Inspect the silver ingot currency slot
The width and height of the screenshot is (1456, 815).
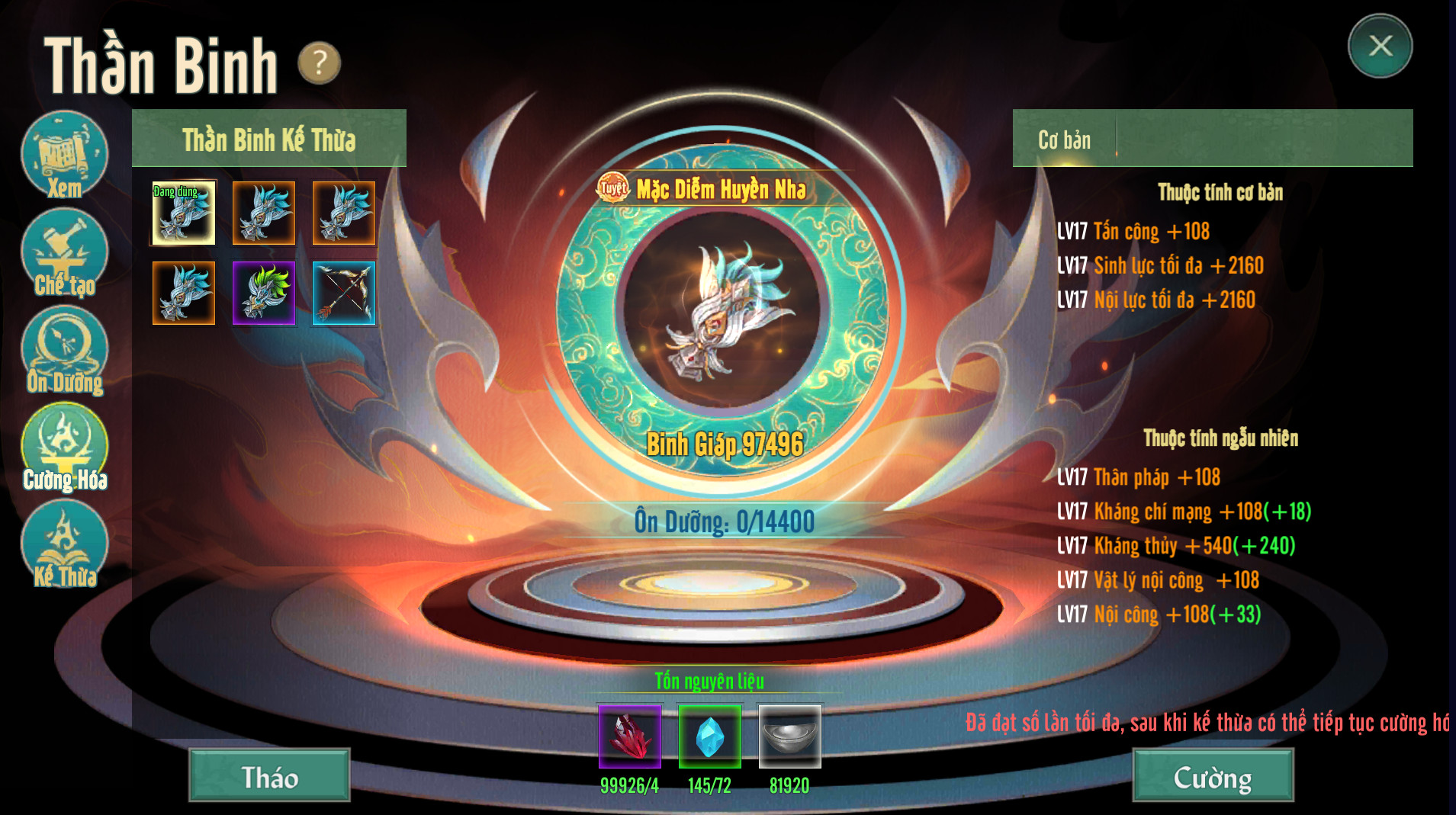point(789,736)
